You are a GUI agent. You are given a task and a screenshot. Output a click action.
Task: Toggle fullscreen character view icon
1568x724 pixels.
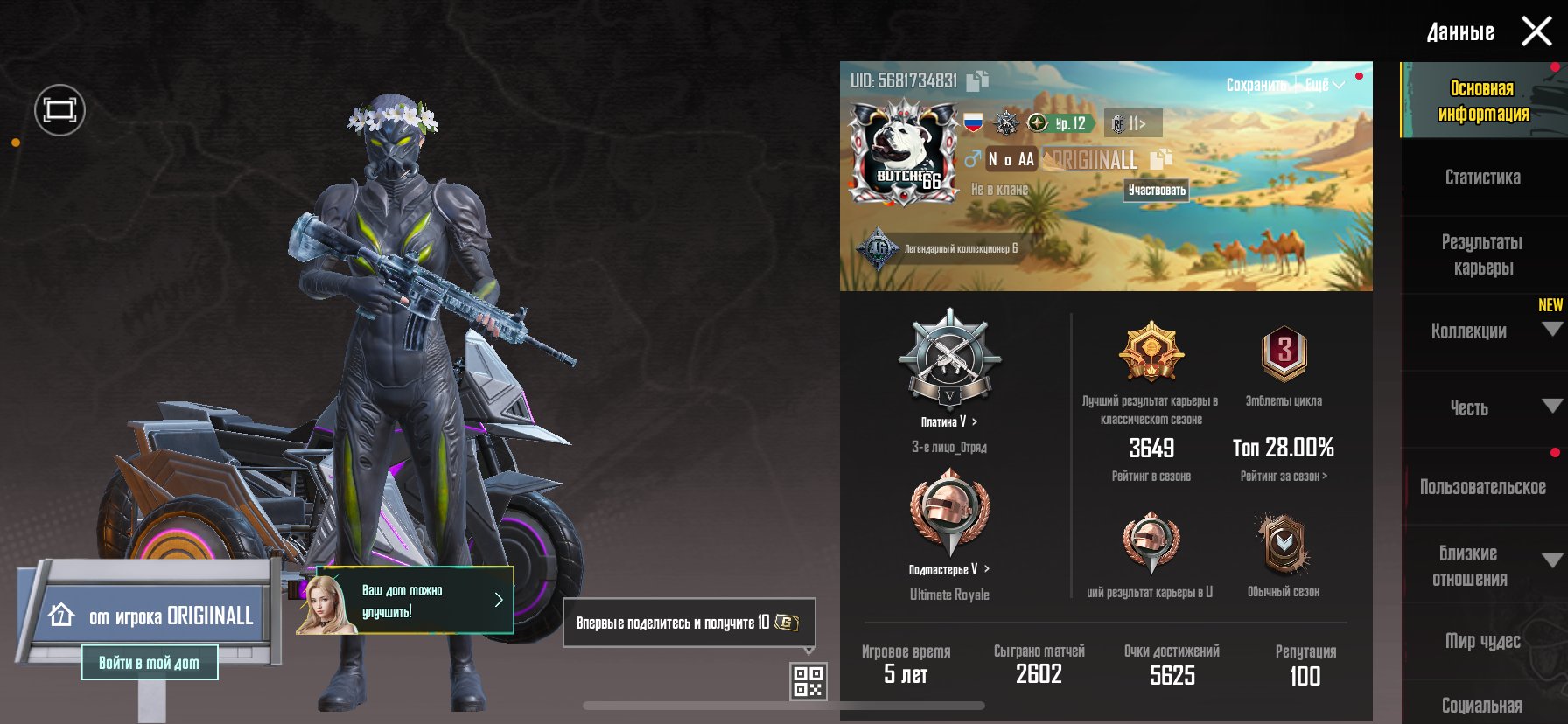[x=59, y=110]
